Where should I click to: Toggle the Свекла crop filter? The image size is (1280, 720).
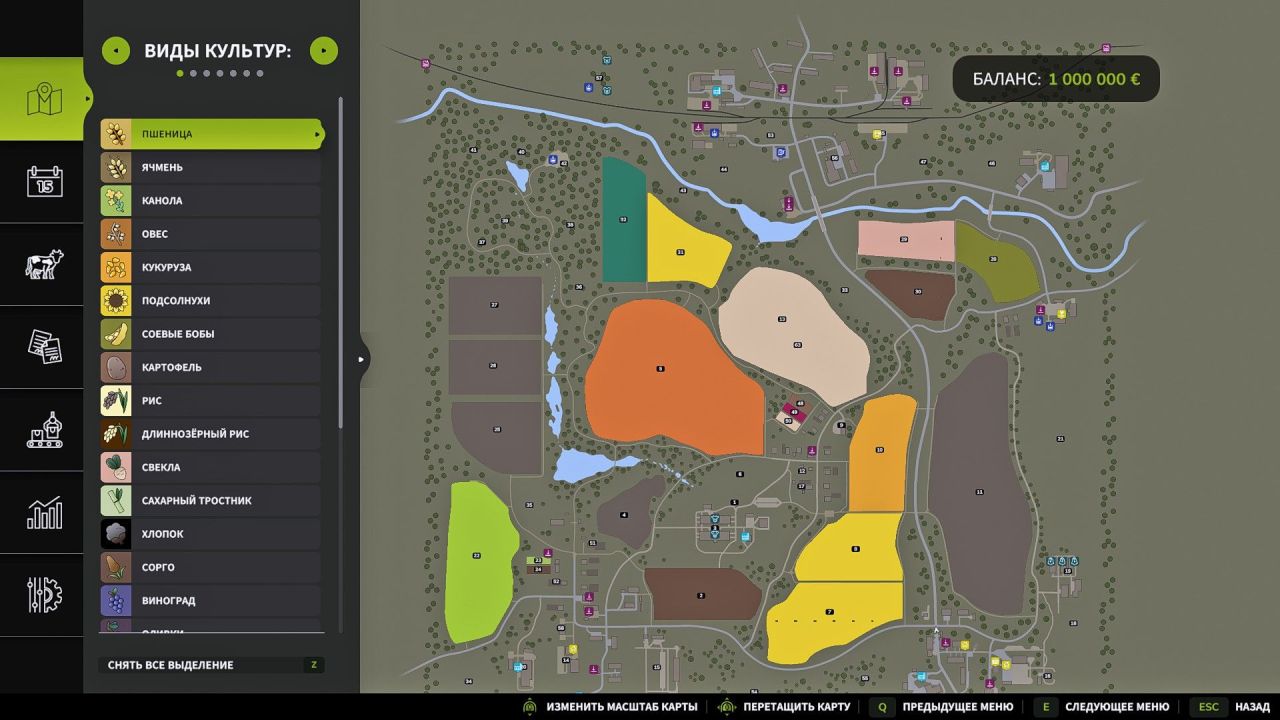coord(211,467)
